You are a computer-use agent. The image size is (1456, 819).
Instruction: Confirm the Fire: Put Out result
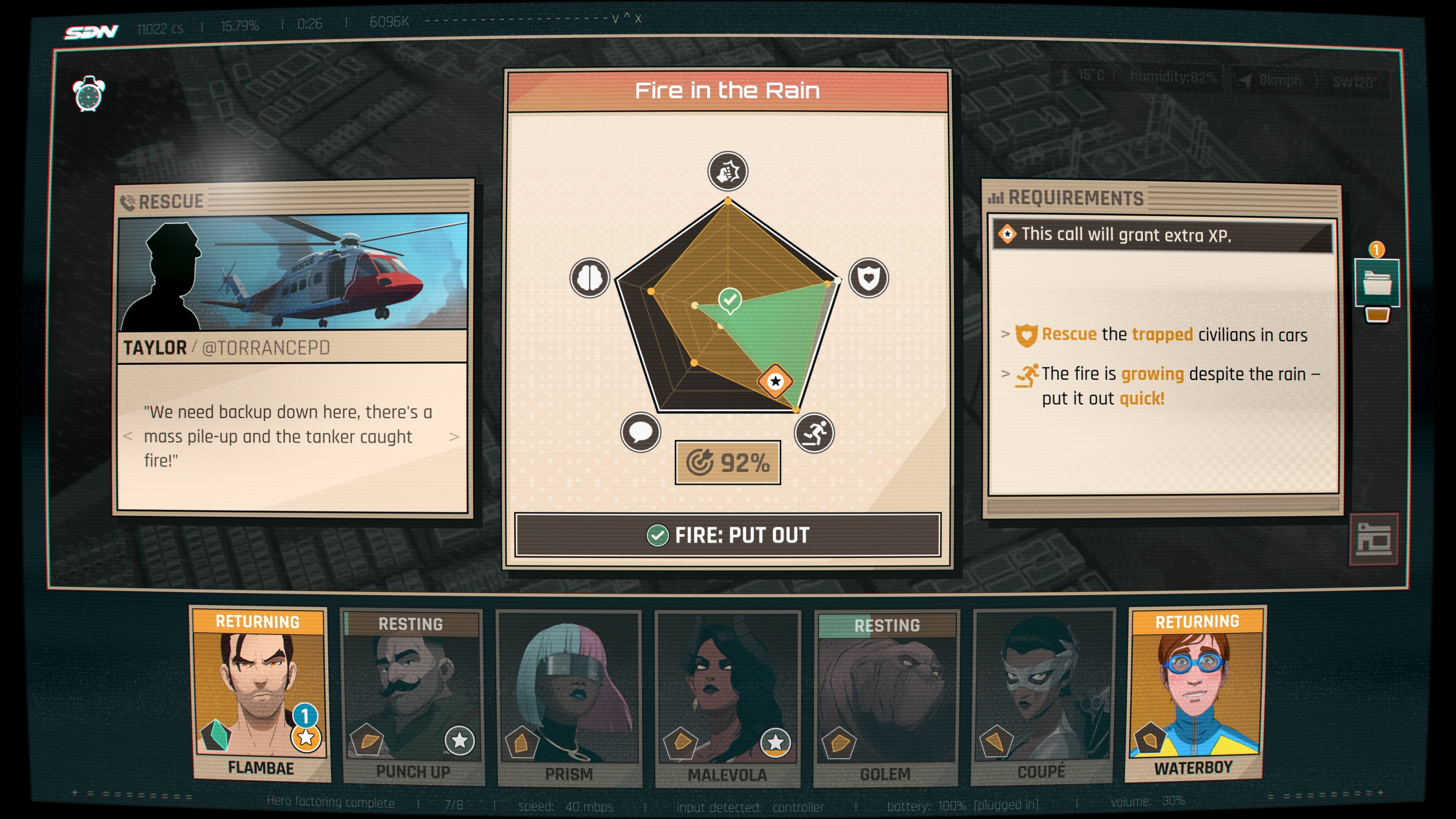point(728,535)
